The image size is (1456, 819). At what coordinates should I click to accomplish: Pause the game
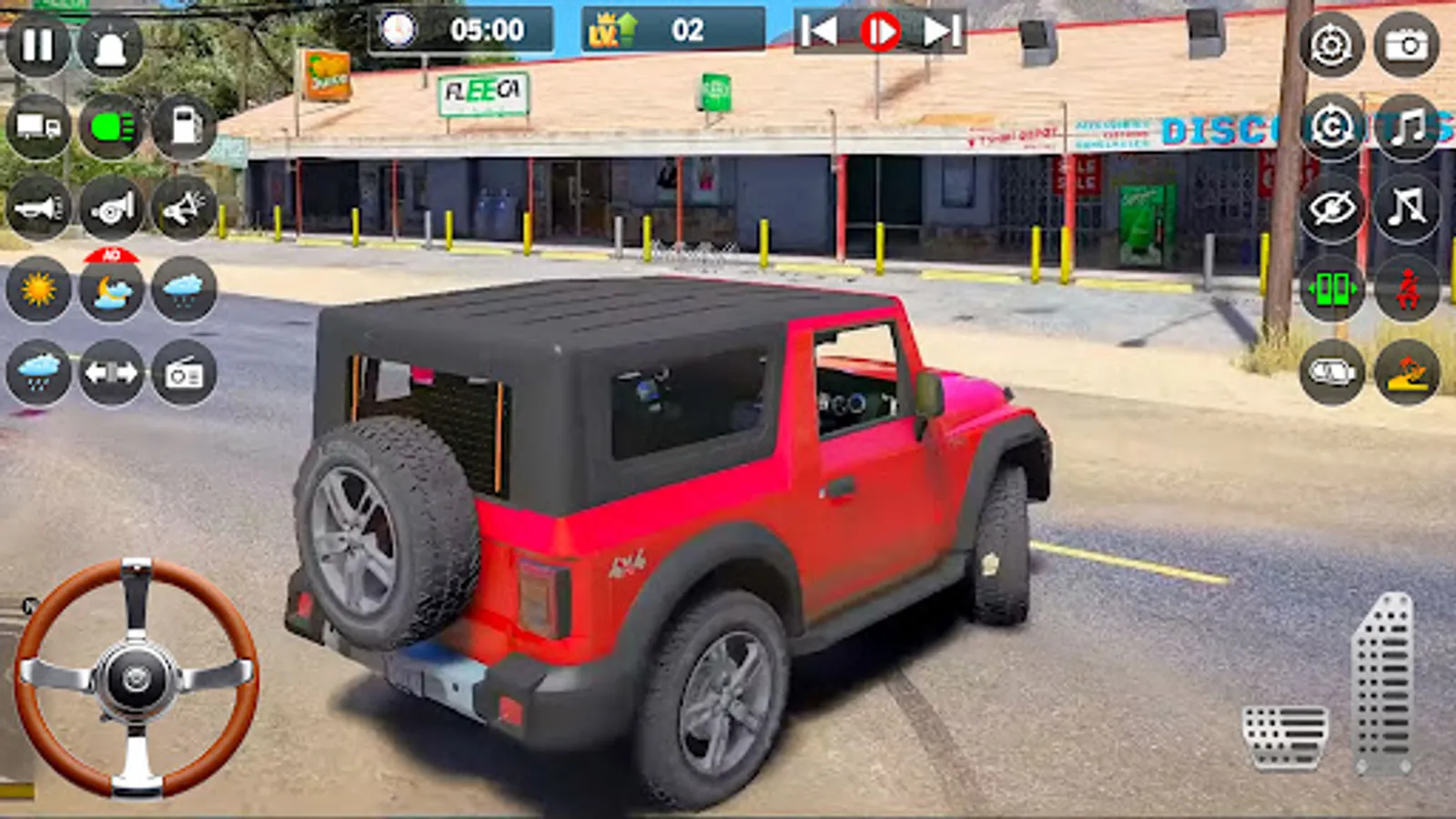click(36, 44)
